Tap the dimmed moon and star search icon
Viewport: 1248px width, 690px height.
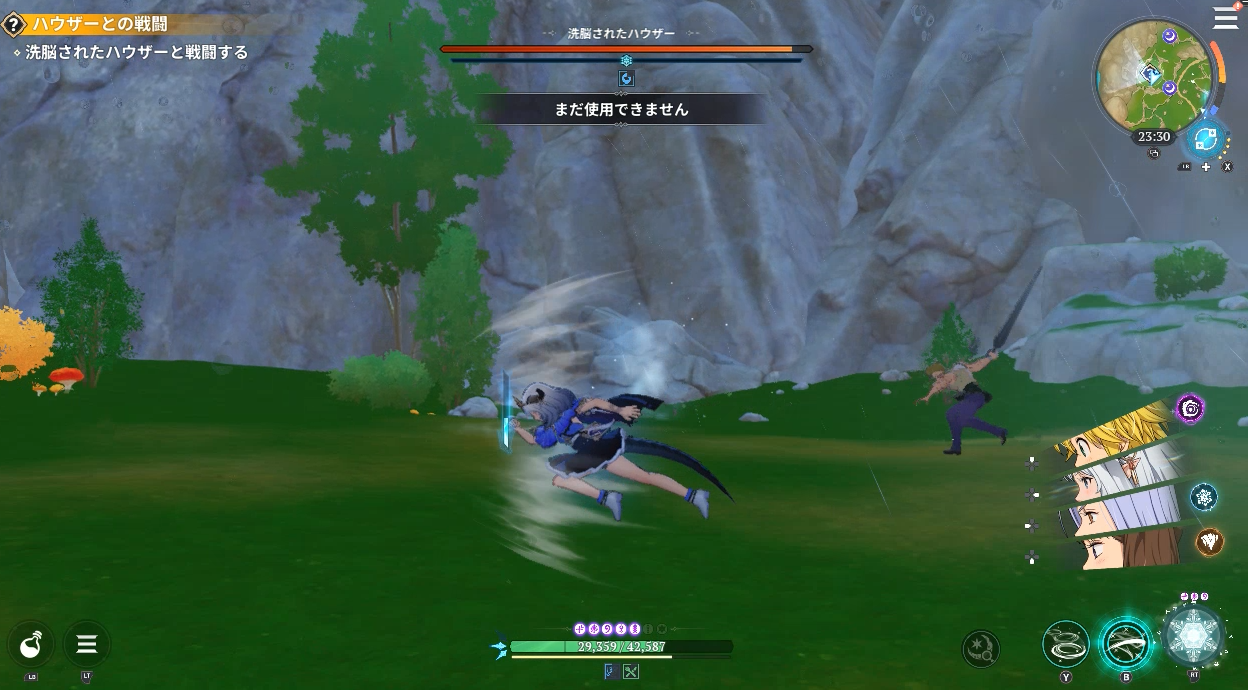(981, 649)
